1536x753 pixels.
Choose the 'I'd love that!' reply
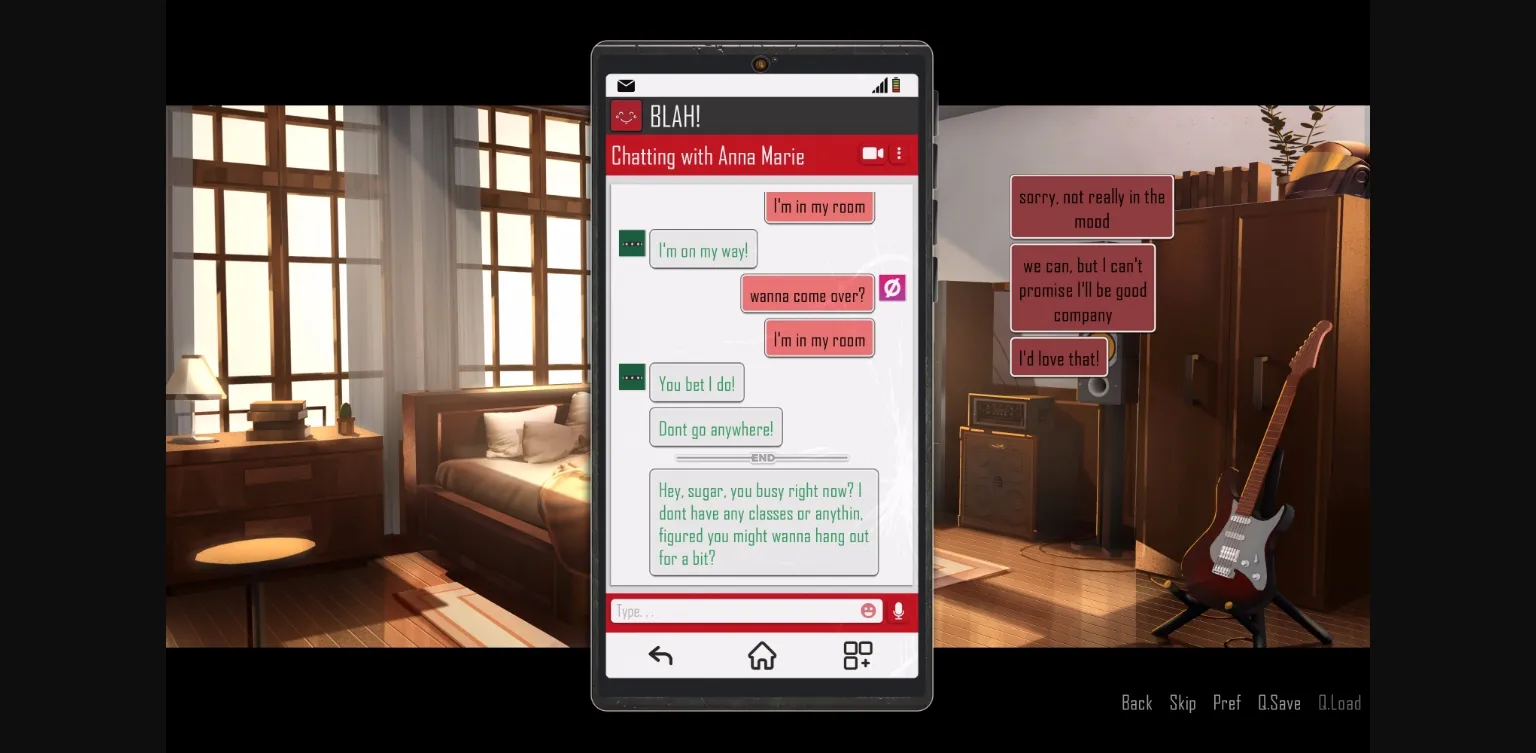(1058, 357)
